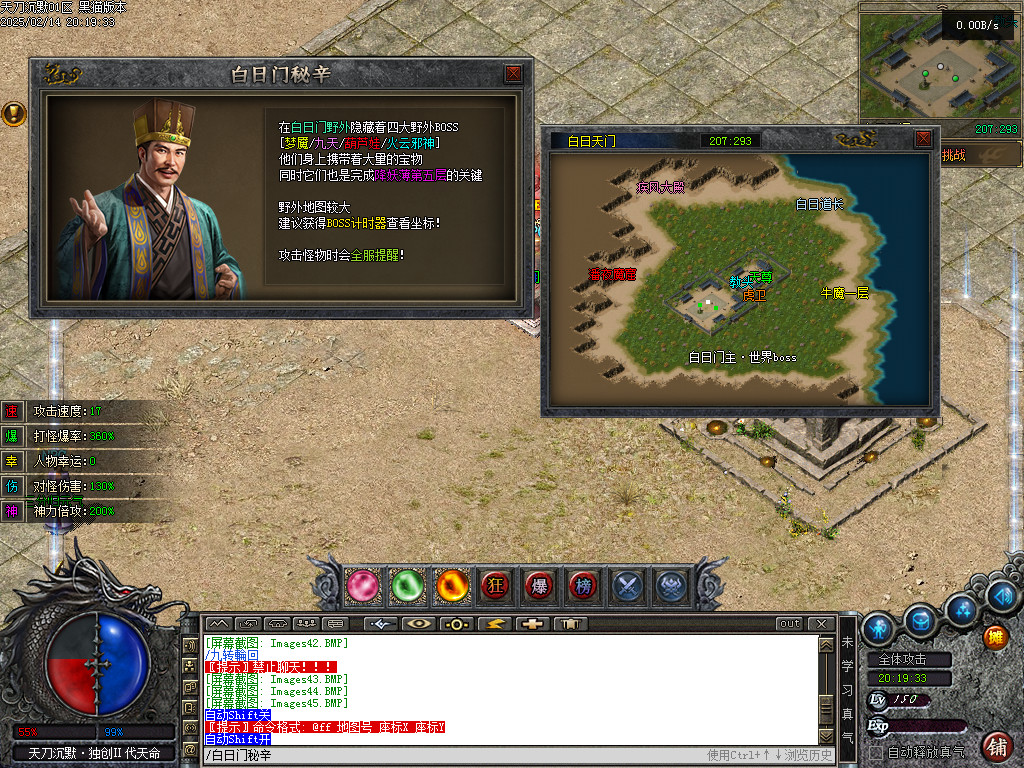1024x768 pixels.
Task: Use the pink orb hotbar item
Action: pos(363,586)
